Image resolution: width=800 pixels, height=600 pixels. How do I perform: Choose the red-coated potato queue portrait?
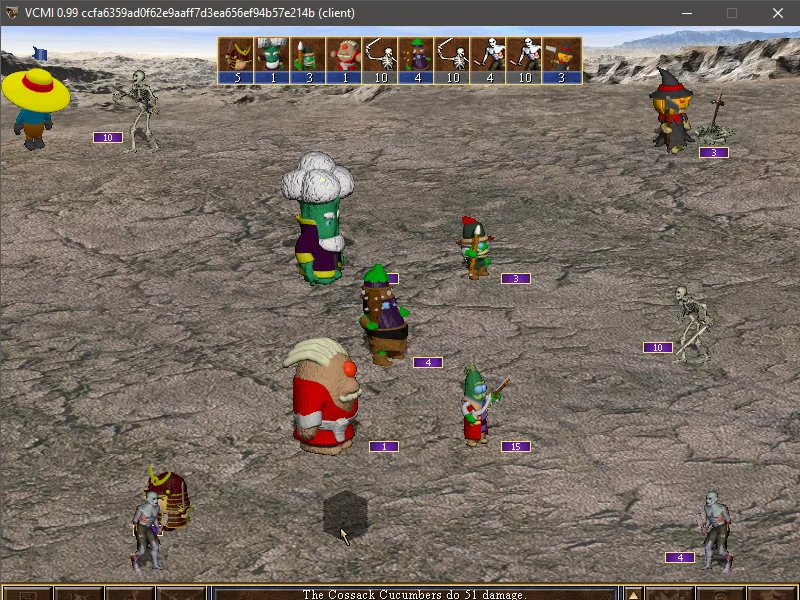tap(344, 59)
